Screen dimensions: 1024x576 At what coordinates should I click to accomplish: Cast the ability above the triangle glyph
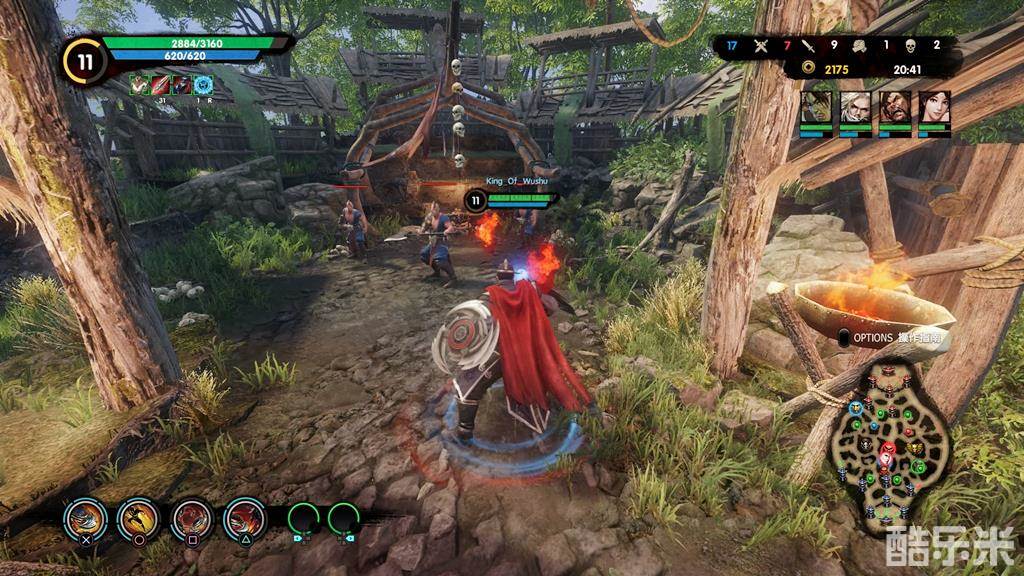[x=244, y=517]
